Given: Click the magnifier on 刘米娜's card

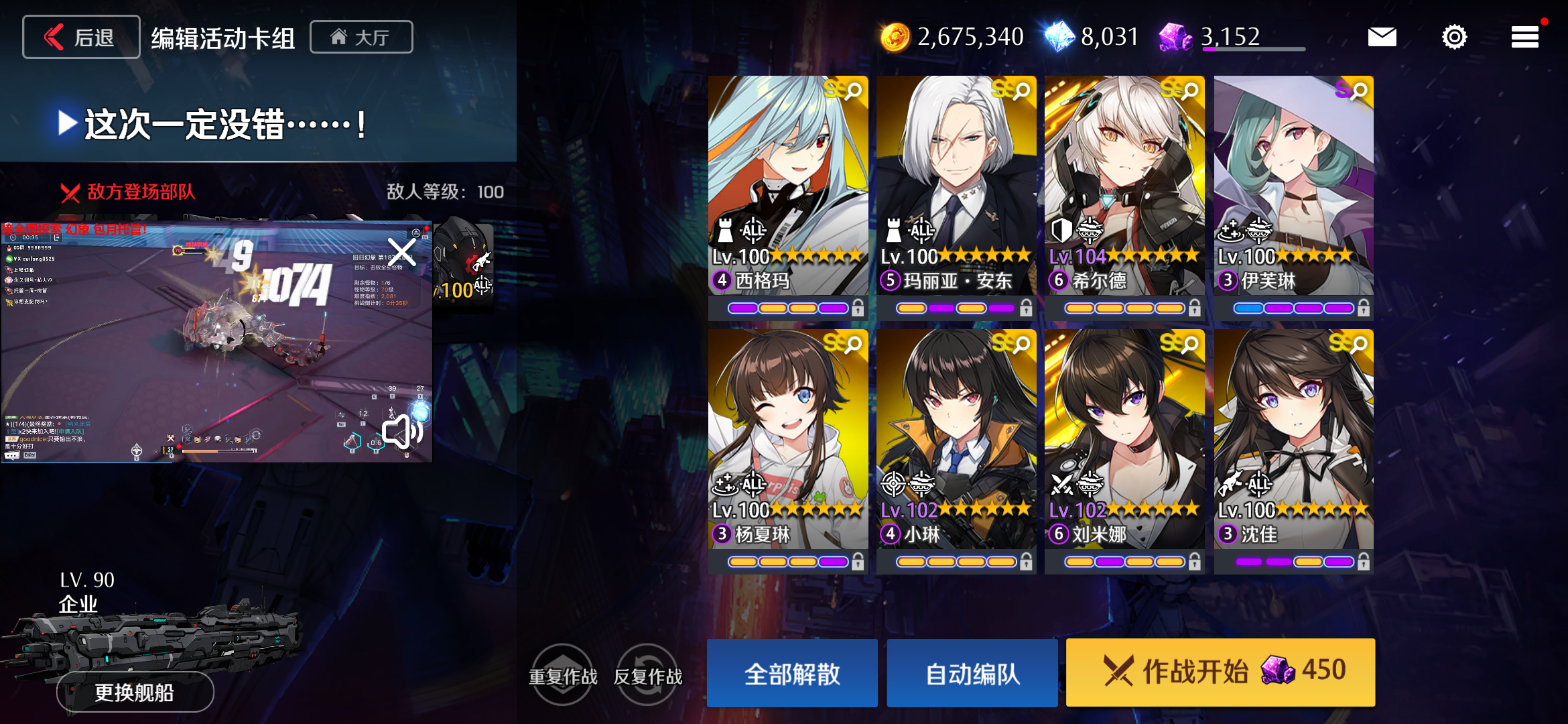Looking at the screenshot, I should tap(1190, 343).
